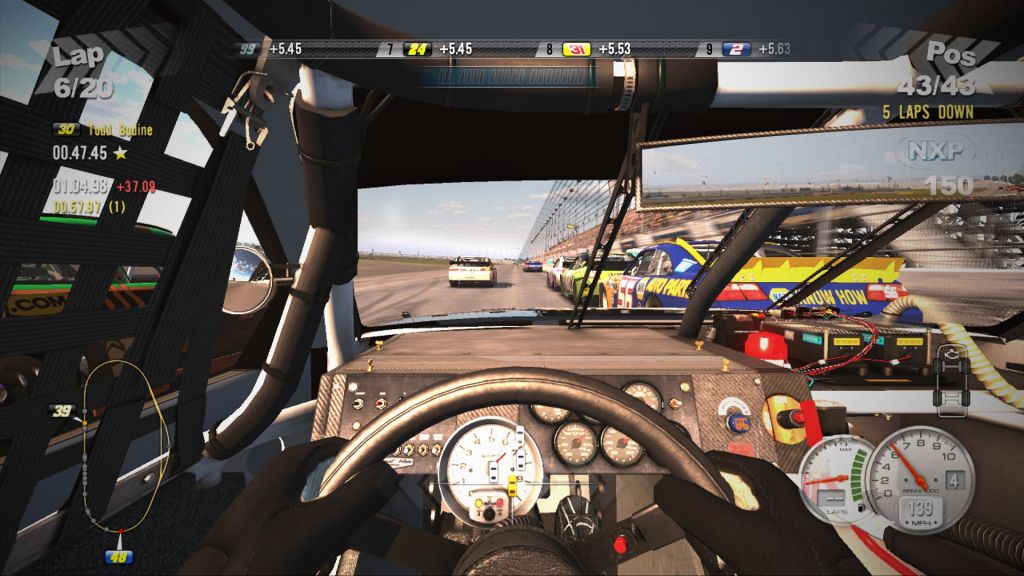The image size is (1024, 576).
Task: Choose the number 24 car in the standings ticker
Action: pos(417,48)
